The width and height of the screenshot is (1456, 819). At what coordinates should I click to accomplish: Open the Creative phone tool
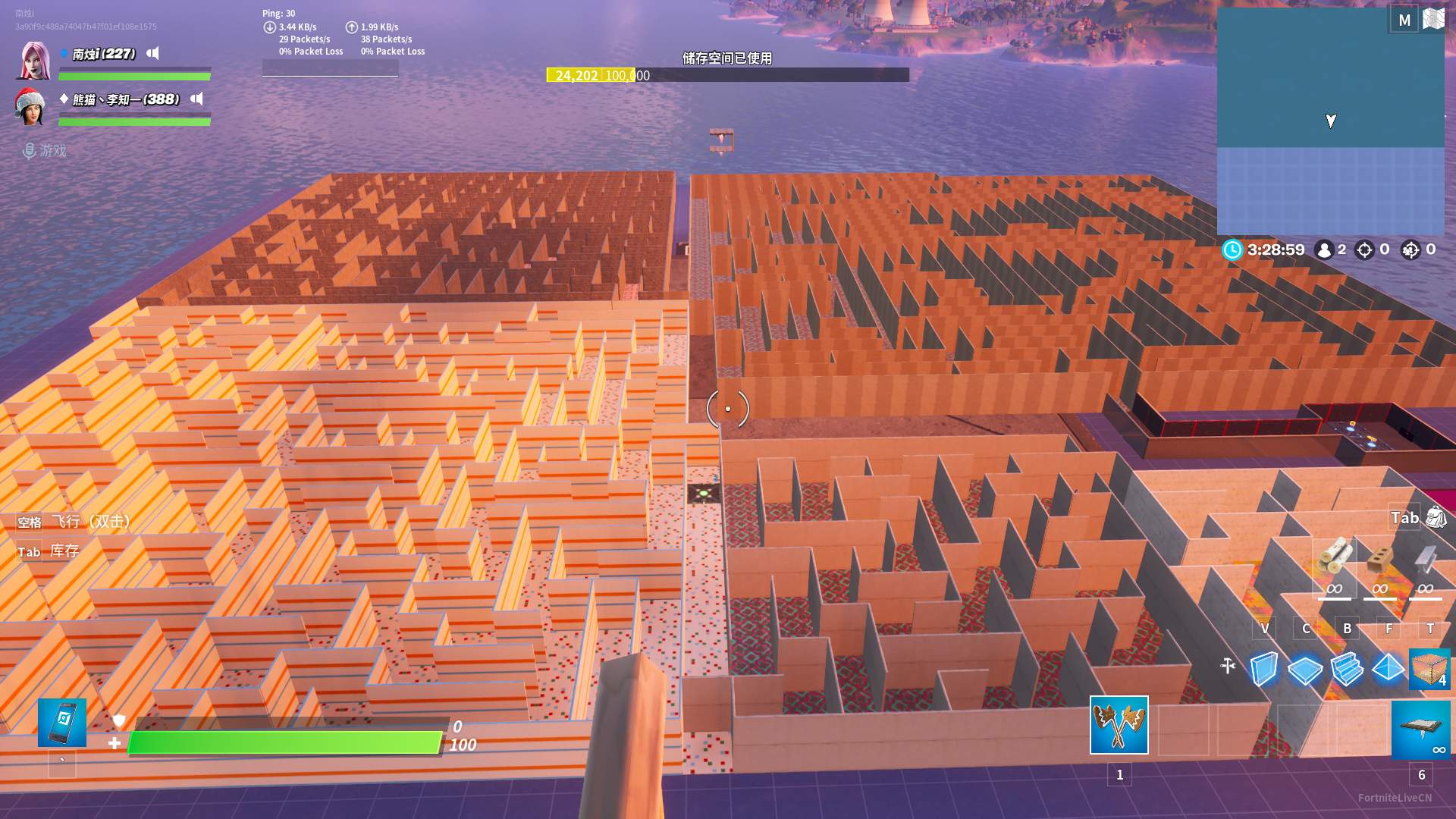(62, 722)
